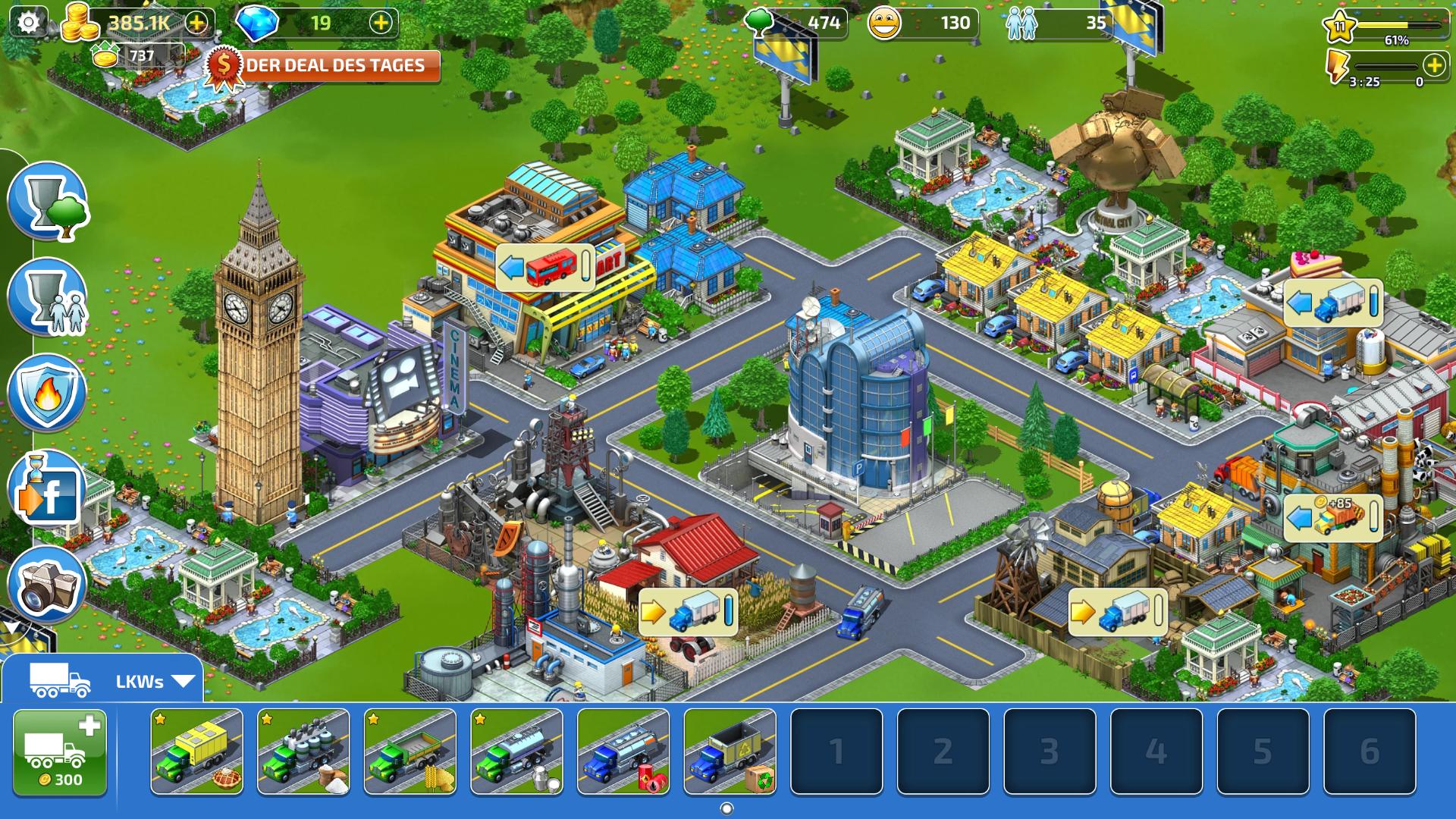Open the settings gear menu

click(28, 23)
